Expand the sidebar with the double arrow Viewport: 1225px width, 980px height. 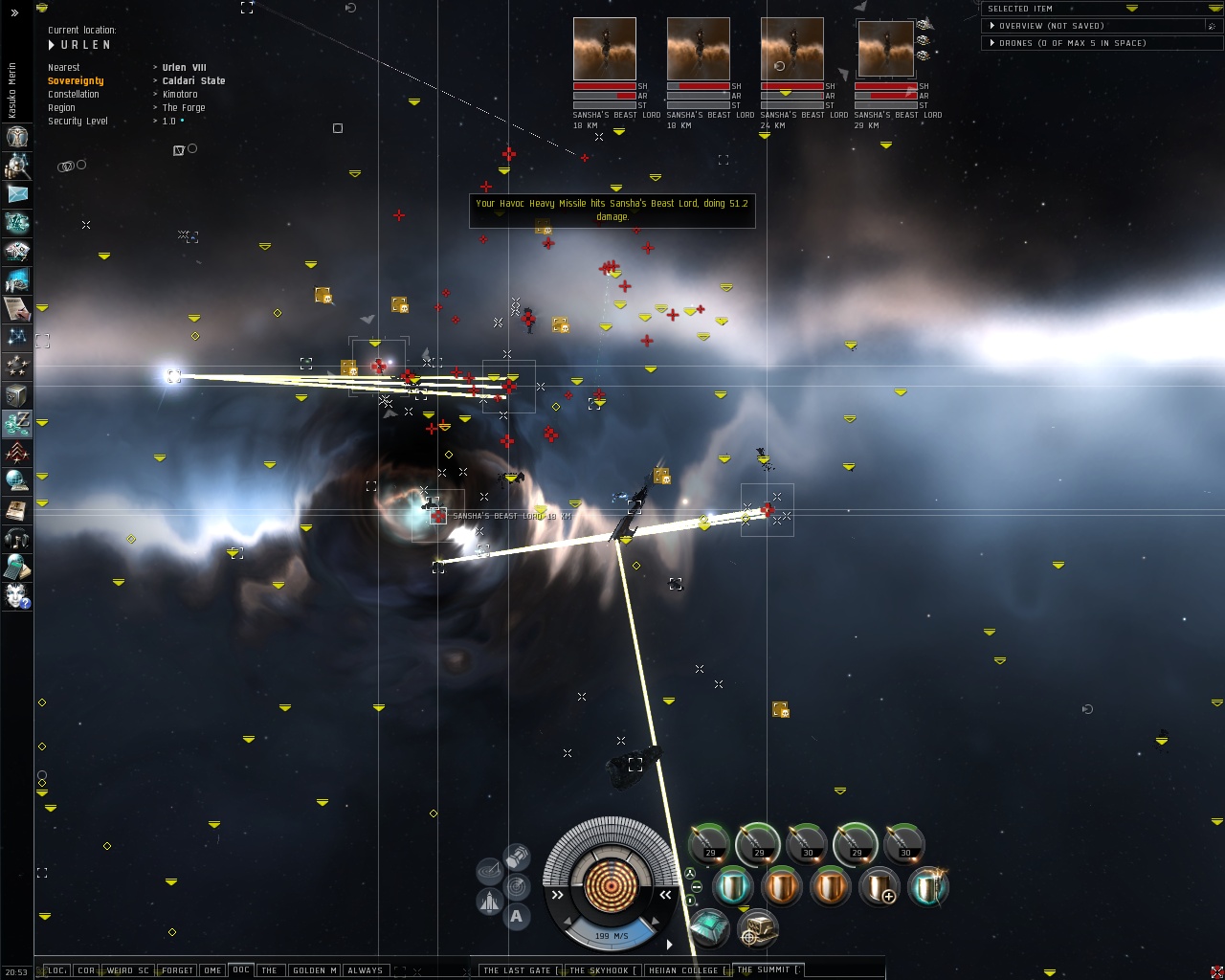pos(14,12)
